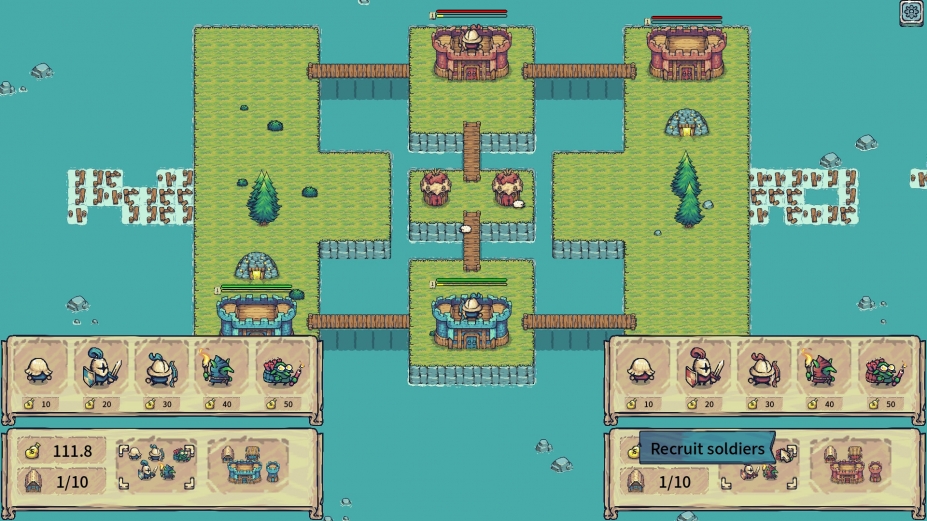Screen dimensions: 927x521
Task: Recruit the red dynamite goblin for 50 gold
Action: [x=880, y=371]
